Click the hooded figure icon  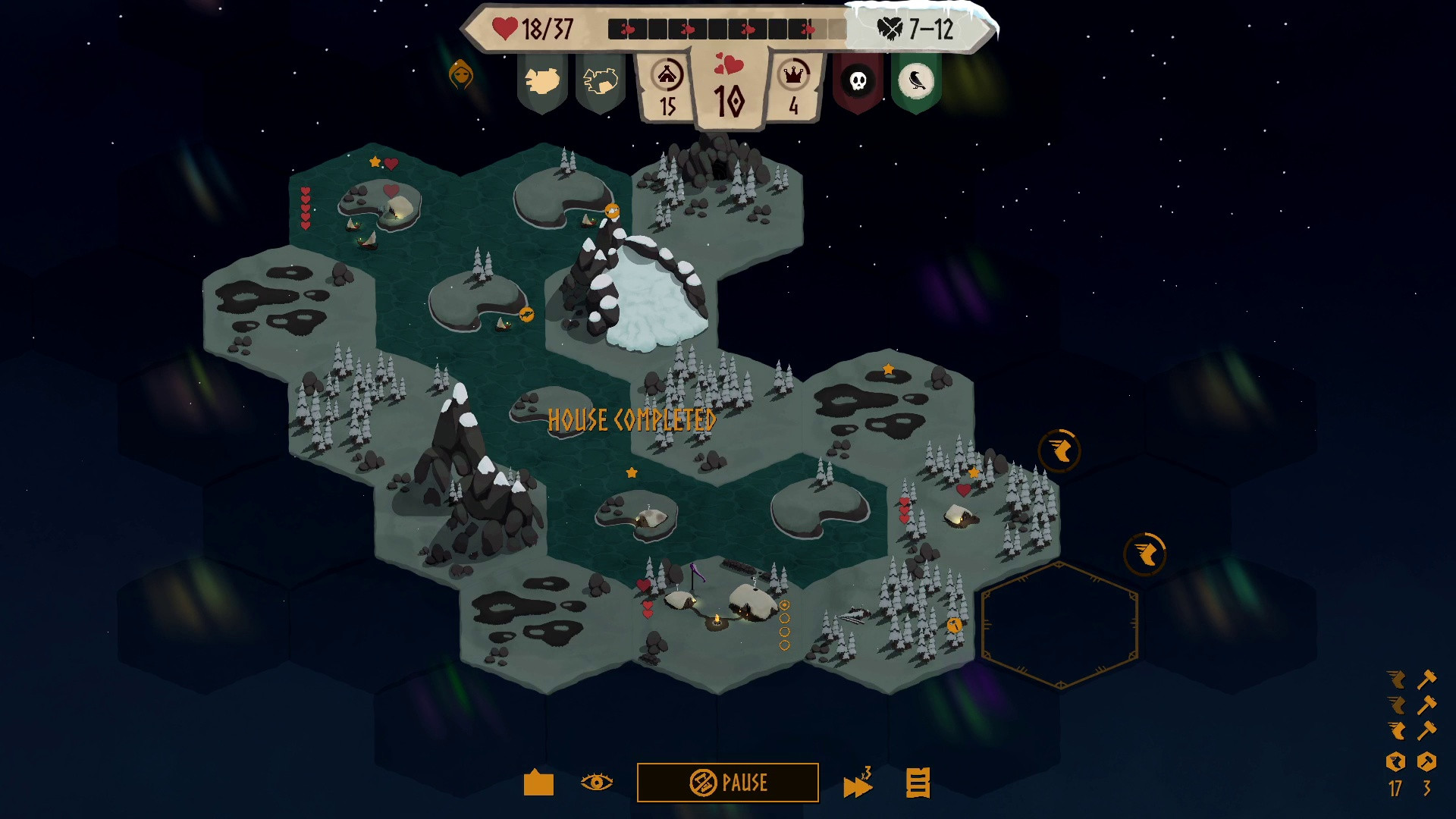[x=461, y=74]
